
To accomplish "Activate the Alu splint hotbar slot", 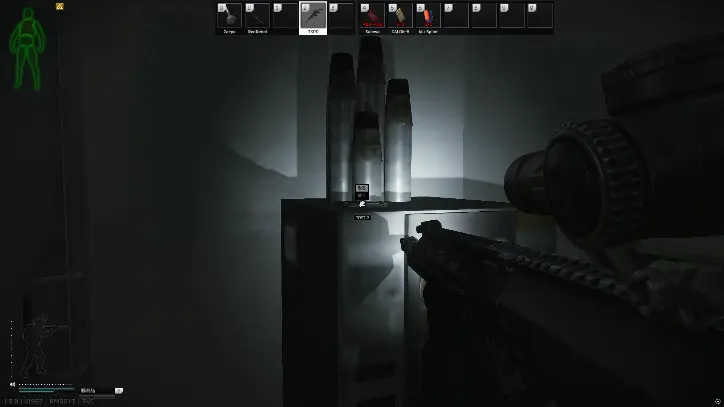I will 427,17.
